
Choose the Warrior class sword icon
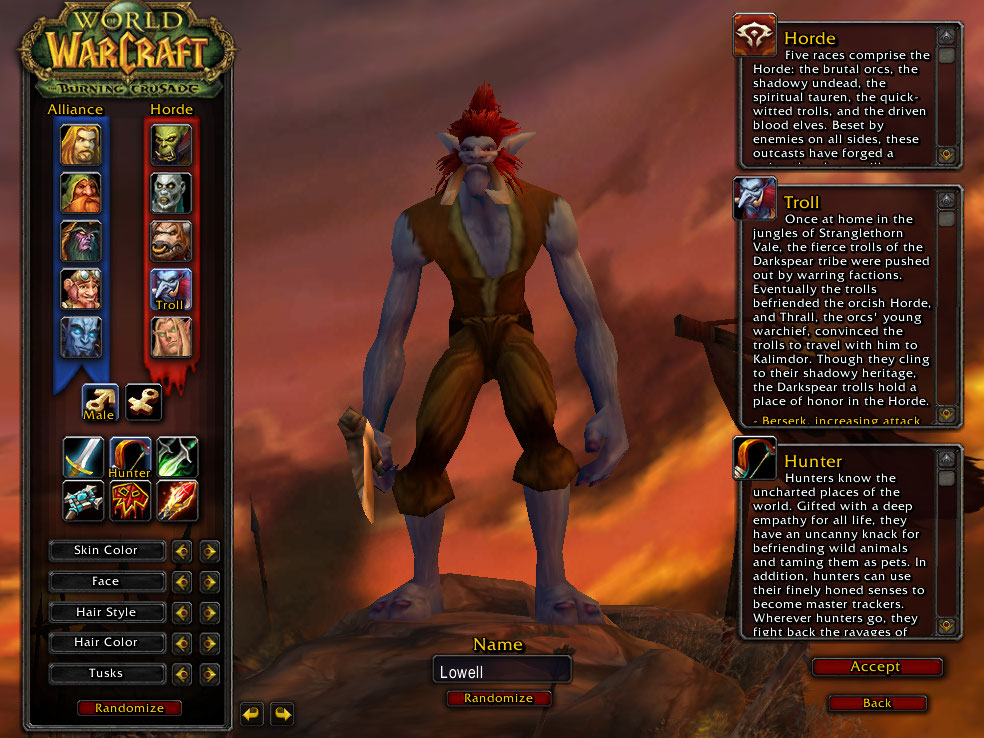[83, 457]
